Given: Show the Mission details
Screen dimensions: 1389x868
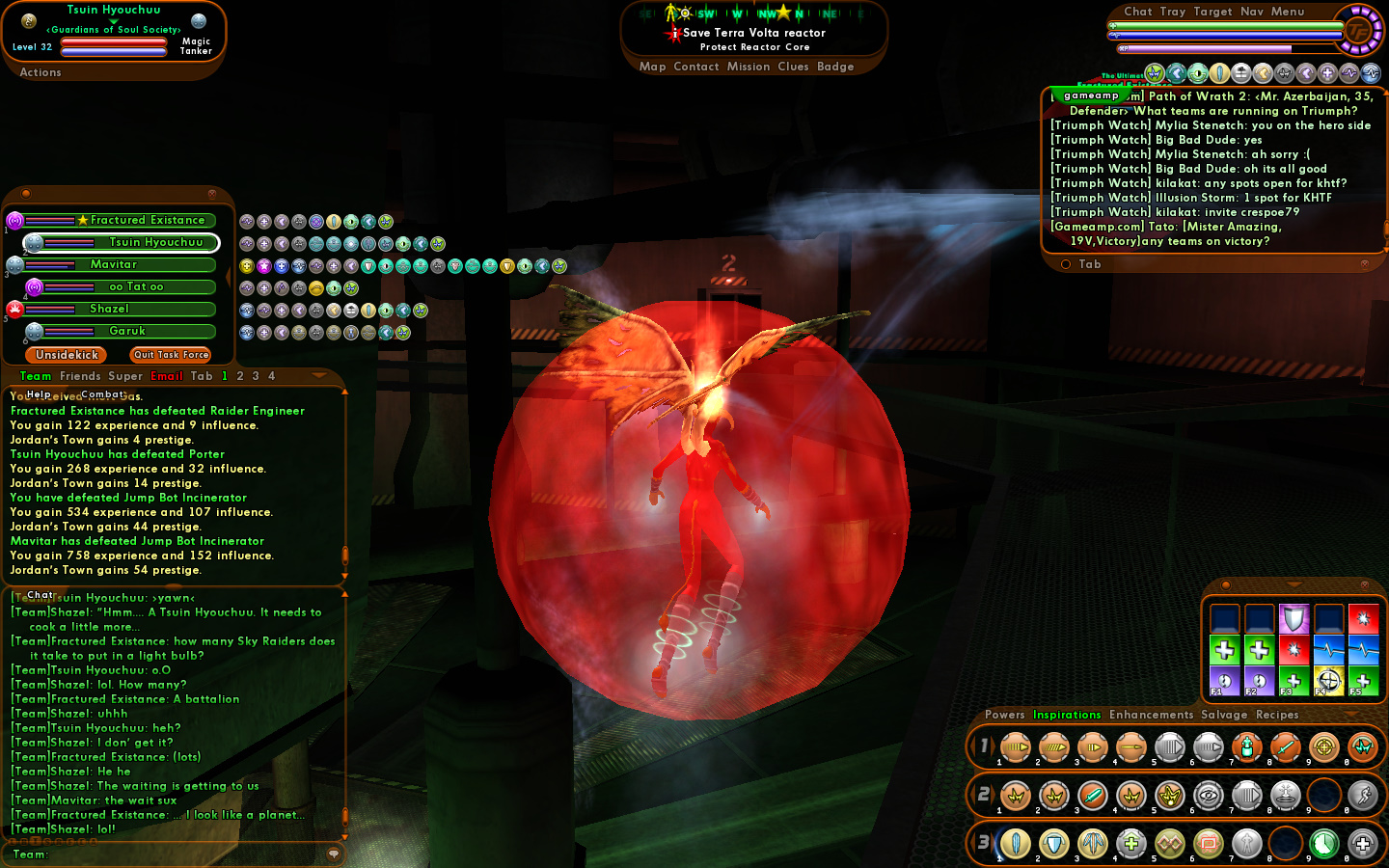Looking at the screenshot, I should click(749, 67).
